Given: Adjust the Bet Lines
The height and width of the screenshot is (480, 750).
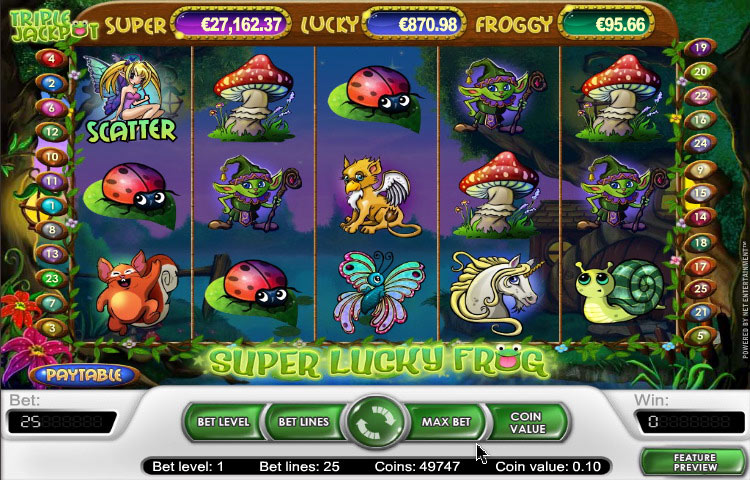Looking at the screenshot, I should [303, 422].
